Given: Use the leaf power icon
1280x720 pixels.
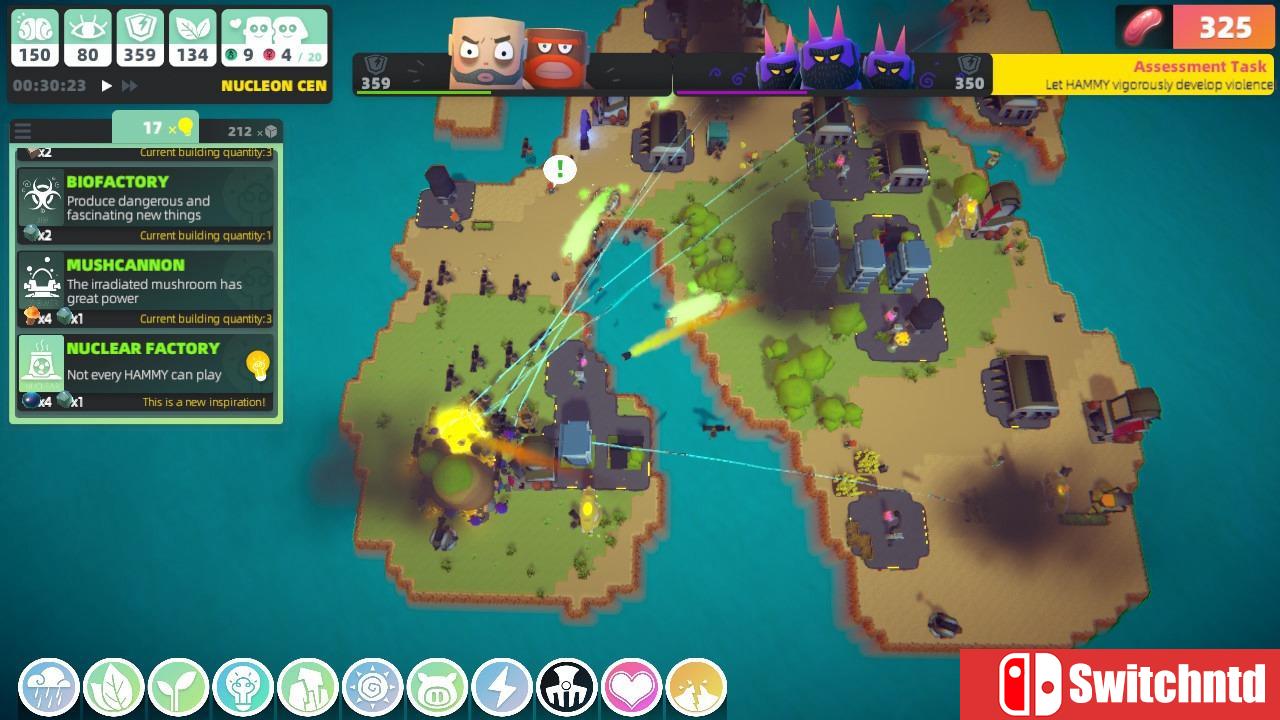Looking at the screenshot, I should pos(114,687).
